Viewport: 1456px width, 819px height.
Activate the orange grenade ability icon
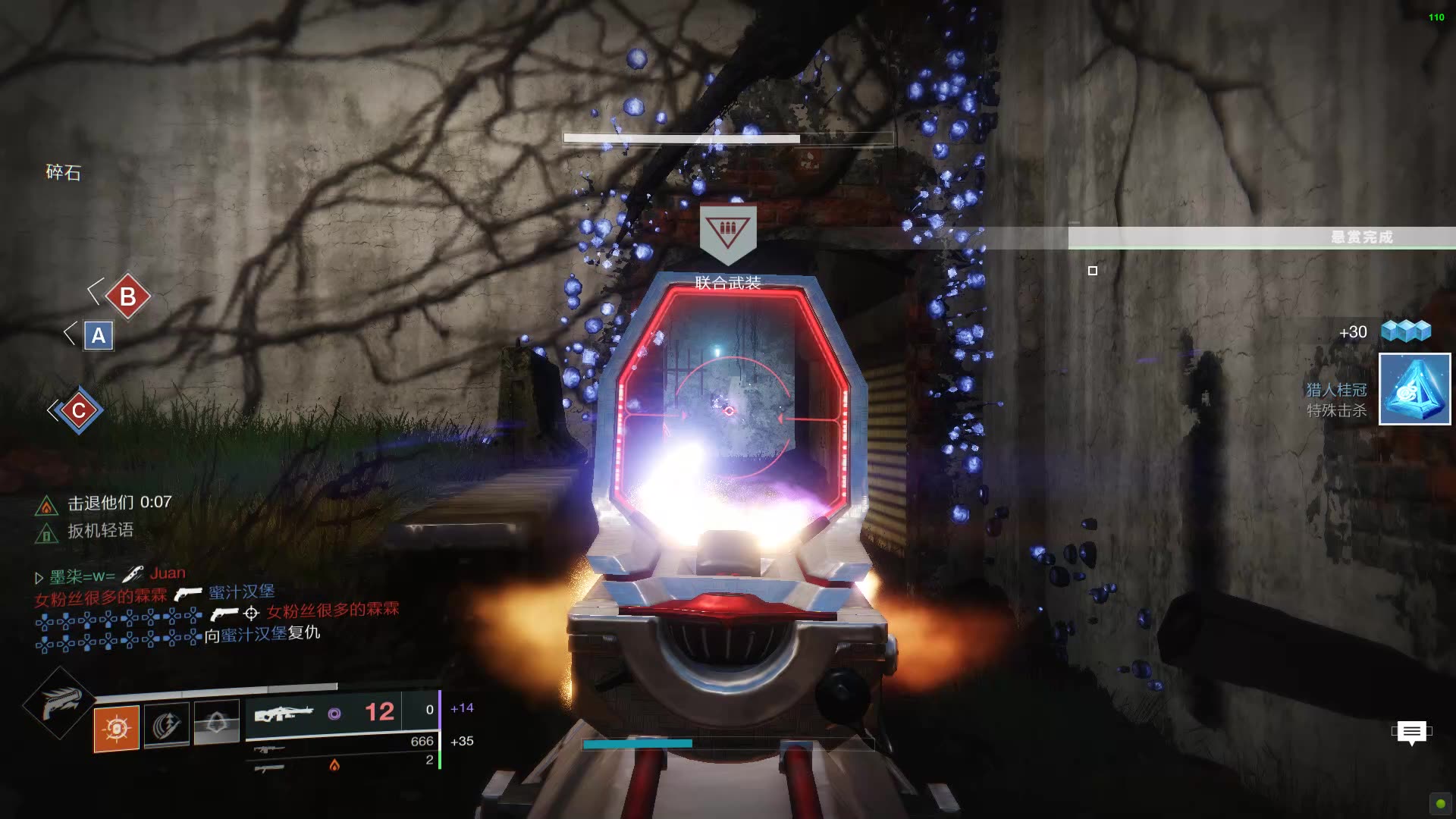116,728
